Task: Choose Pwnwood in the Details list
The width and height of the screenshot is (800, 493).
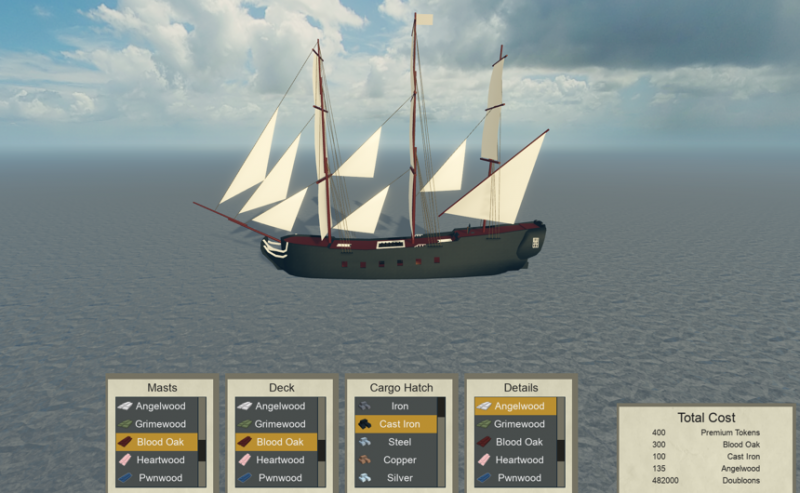Action: tap(515, 478)
